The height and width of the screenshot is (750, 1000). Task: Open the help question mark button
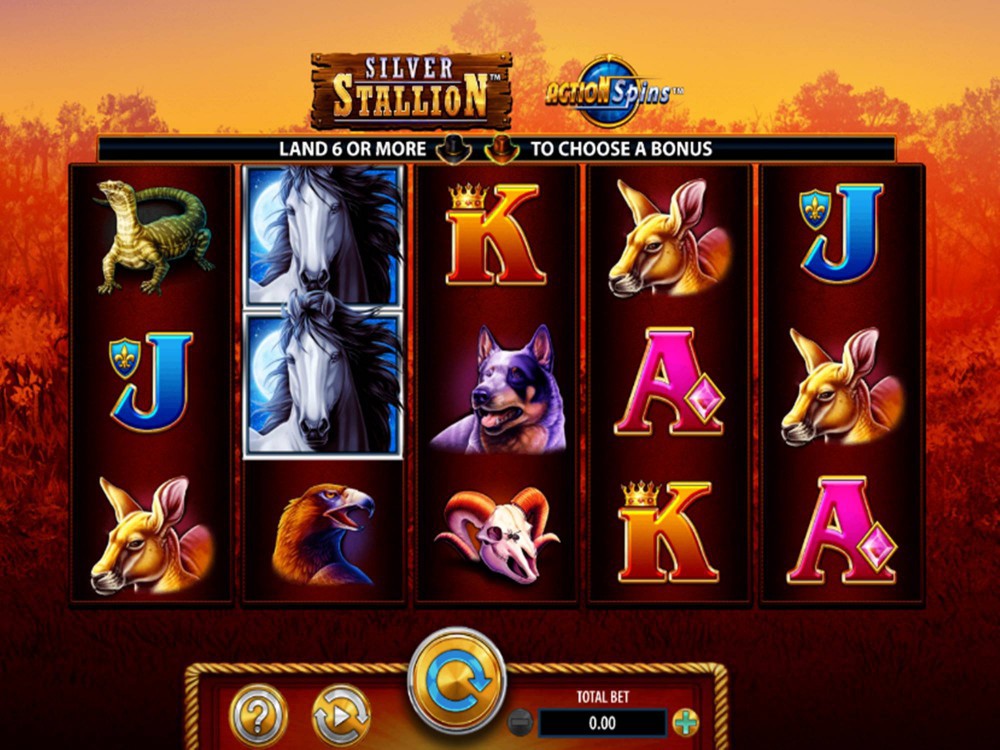tap(259, 714)
